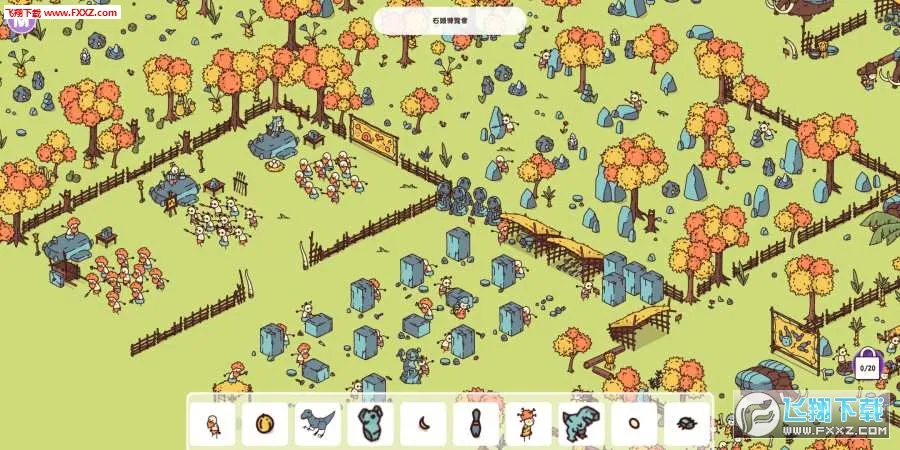
Task: Choose the orange ball target slot
Action: (x=265, y=423)
